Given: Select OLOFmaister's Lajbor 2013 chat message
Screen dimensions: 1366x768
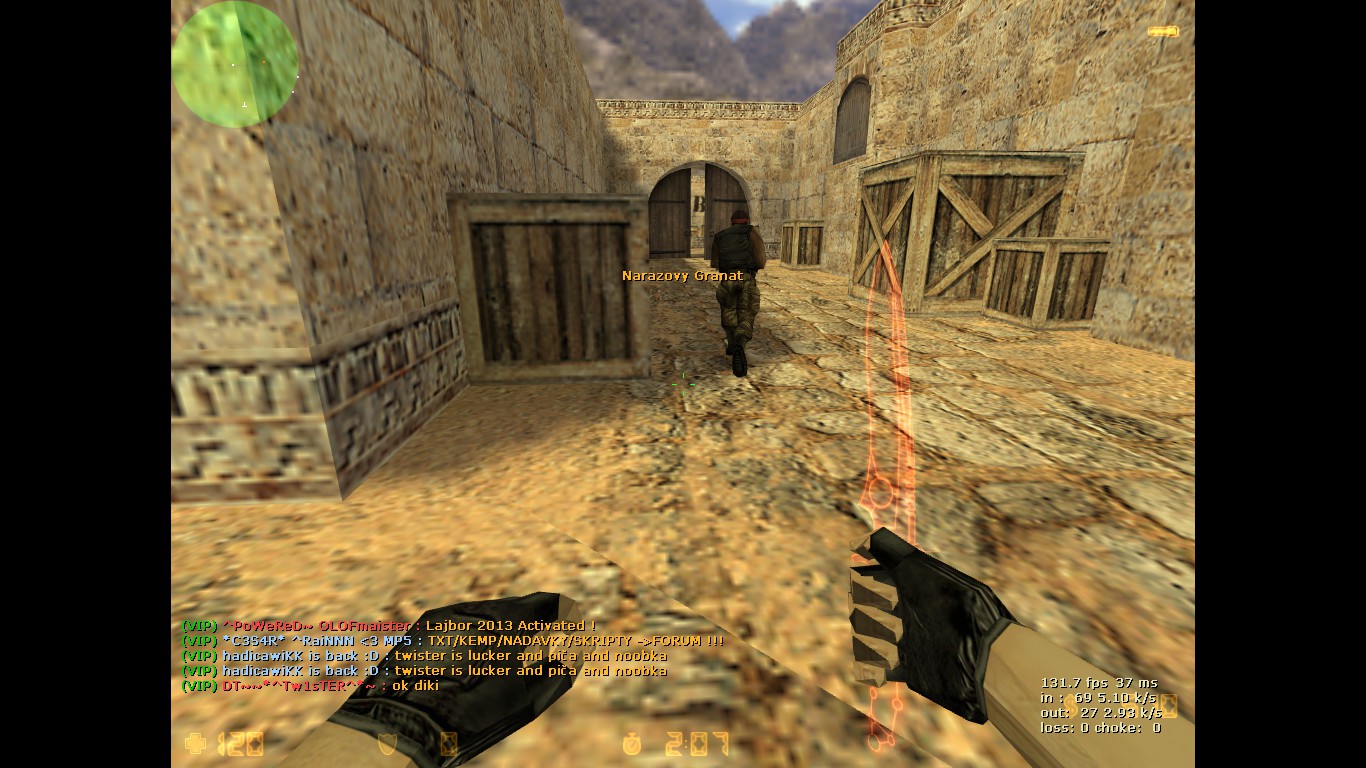Looking at the screenshot, I should point(389,626).
